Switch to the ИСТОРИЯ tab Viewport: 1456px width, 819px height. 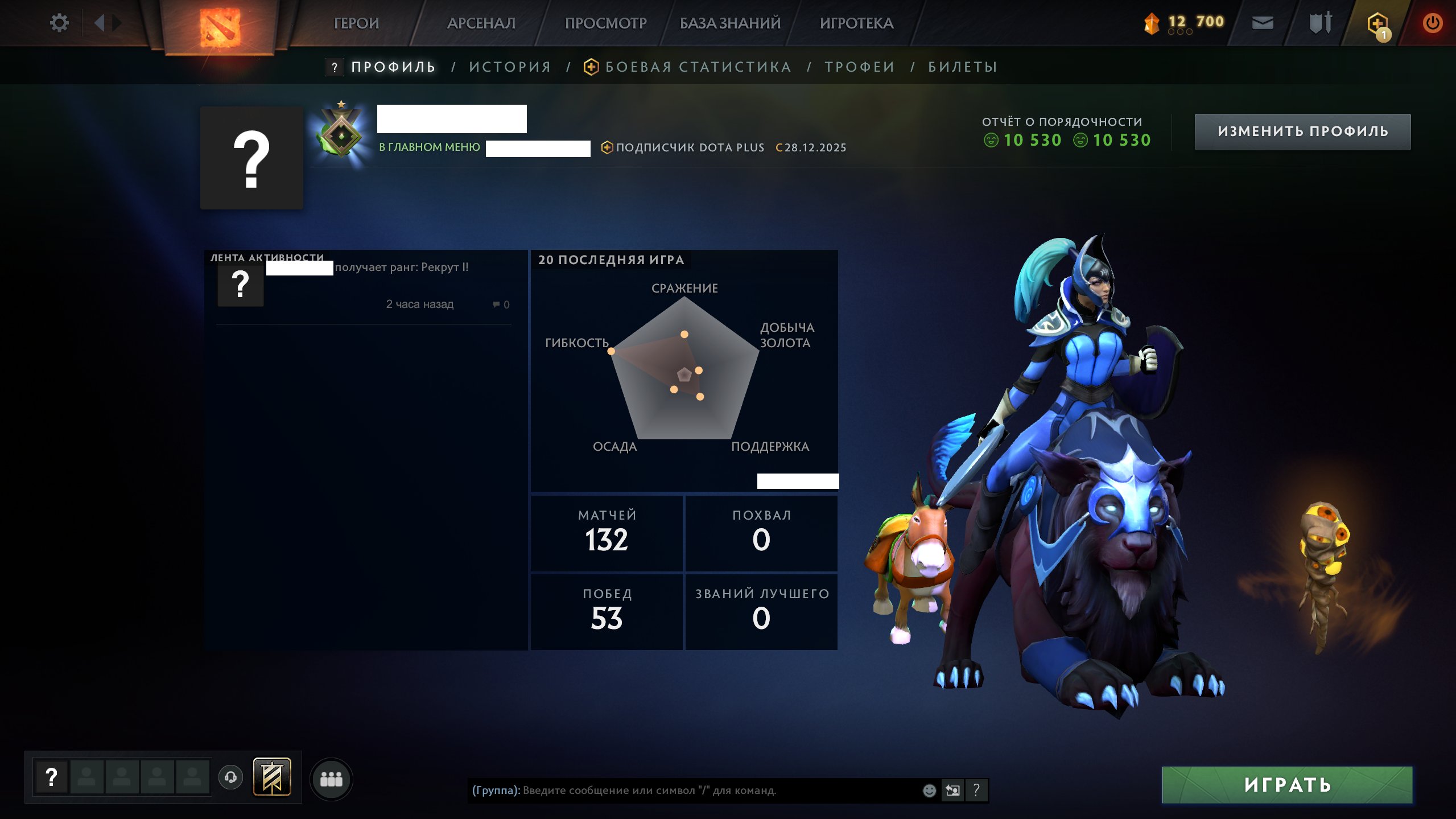509,66
